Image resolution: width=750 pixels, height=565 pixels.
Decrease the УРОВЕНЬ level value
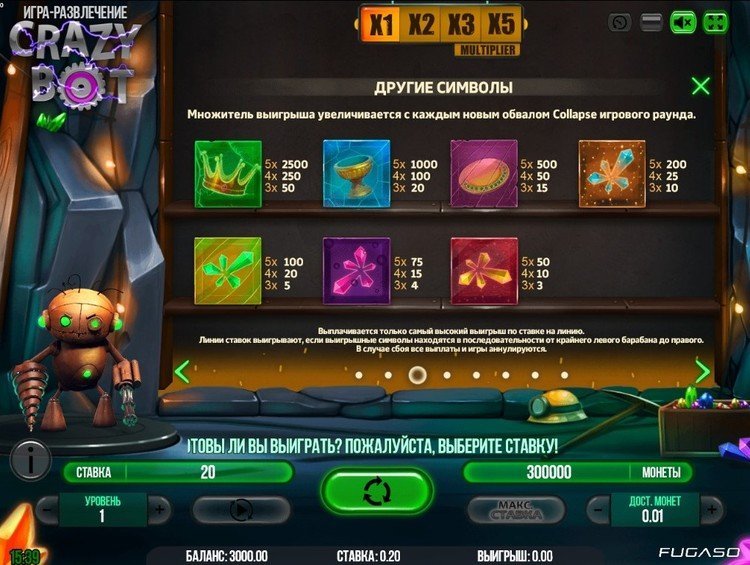[45, 508]
